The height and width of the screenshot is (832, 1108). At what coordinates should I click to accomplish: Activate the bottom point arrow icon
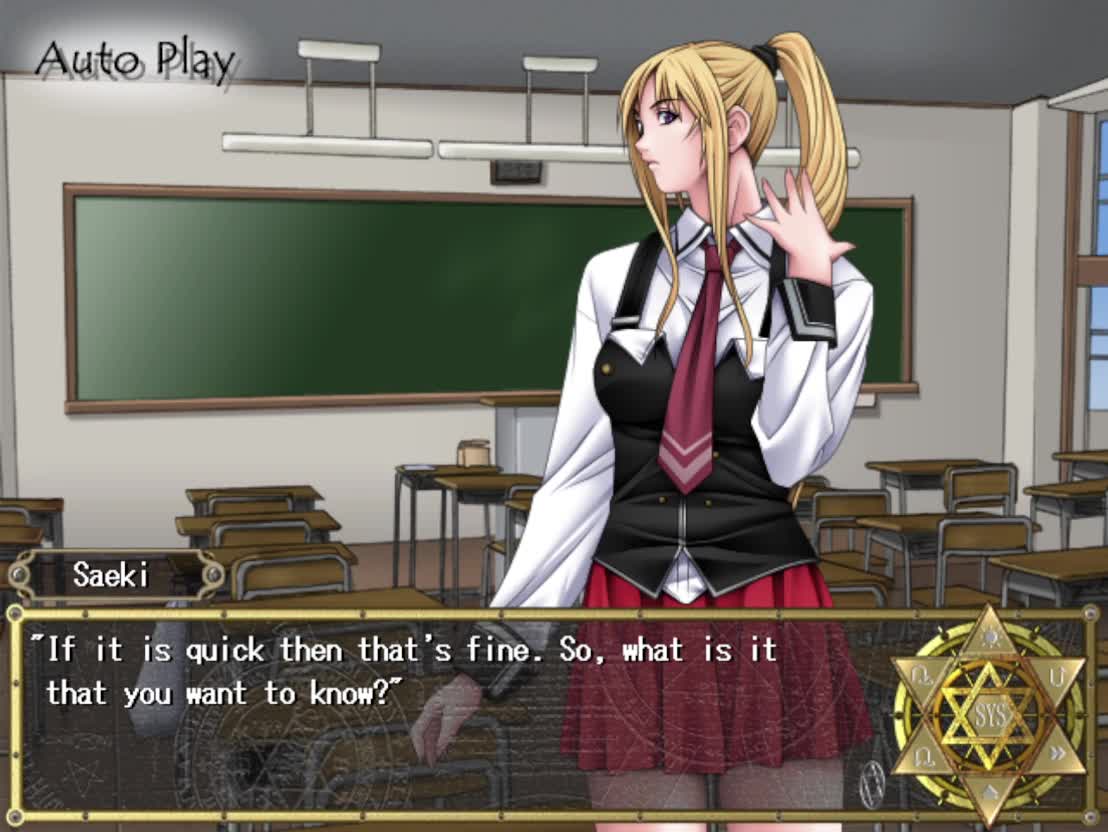[x=988, y=793]
